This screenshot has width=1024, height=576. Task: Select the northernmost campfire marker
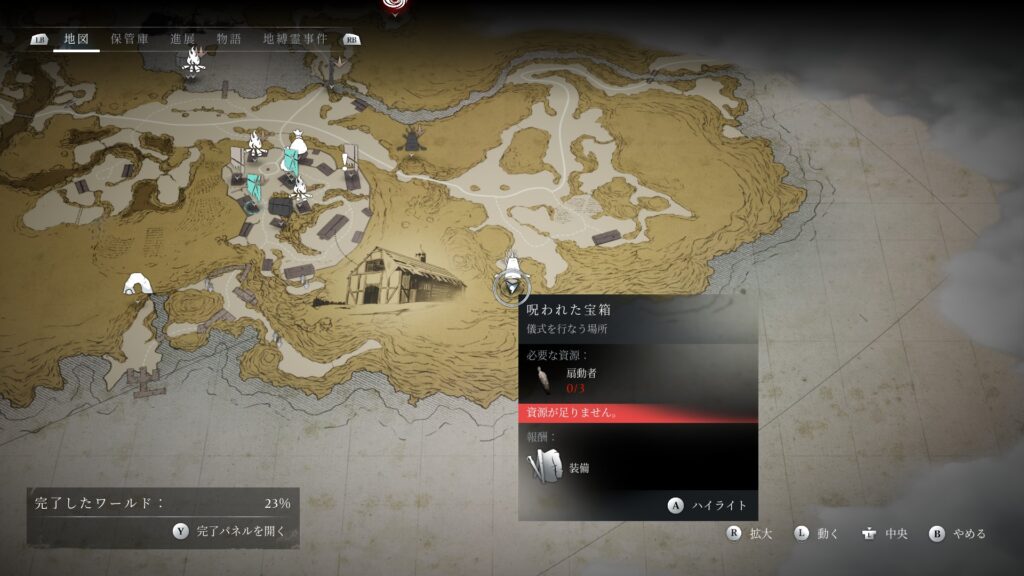pyautogui.click(x=194, y=60)
